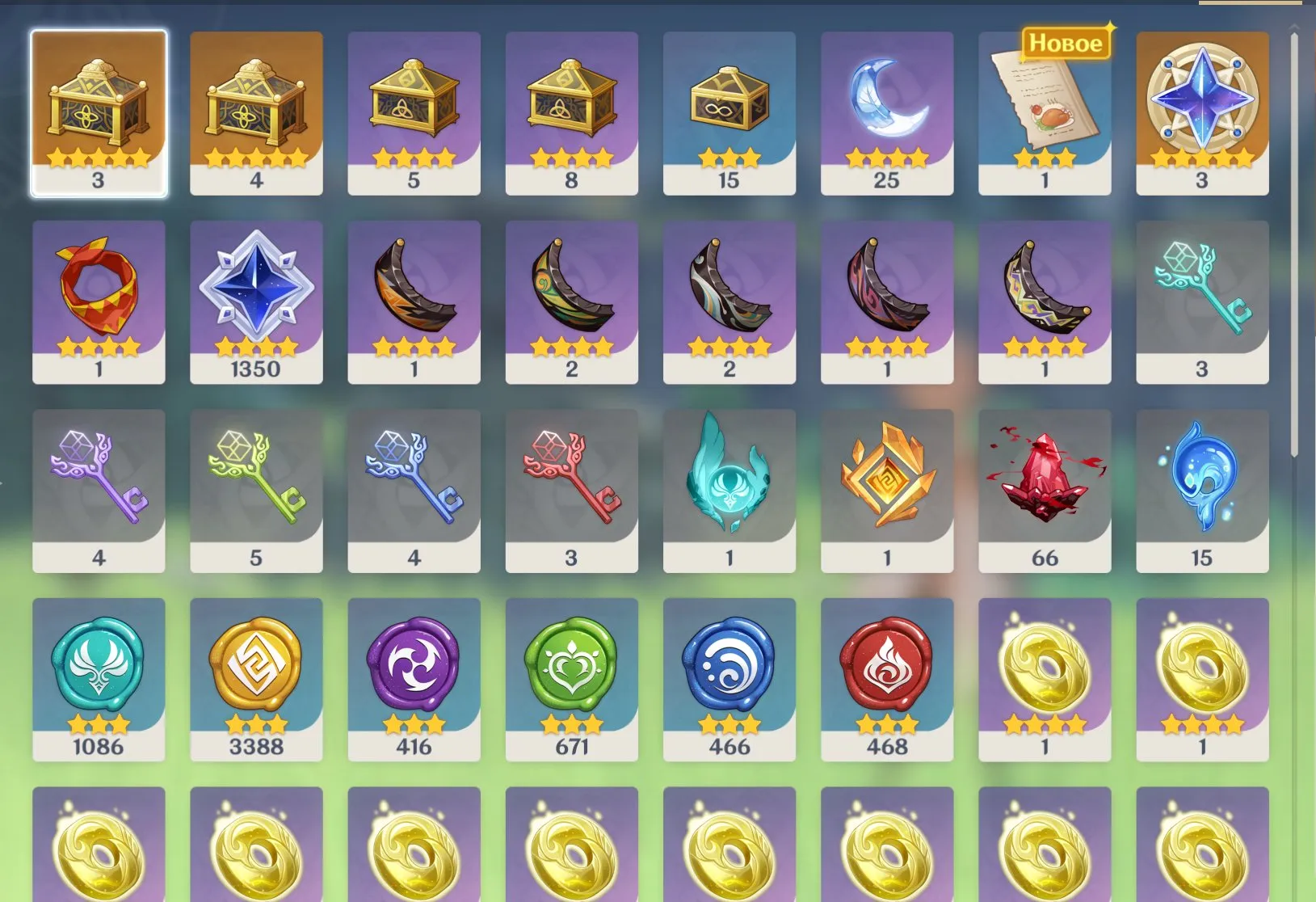1316x902 pixels.
Task: Select the red crystal stack of 66
Action: click(1044, 483)
